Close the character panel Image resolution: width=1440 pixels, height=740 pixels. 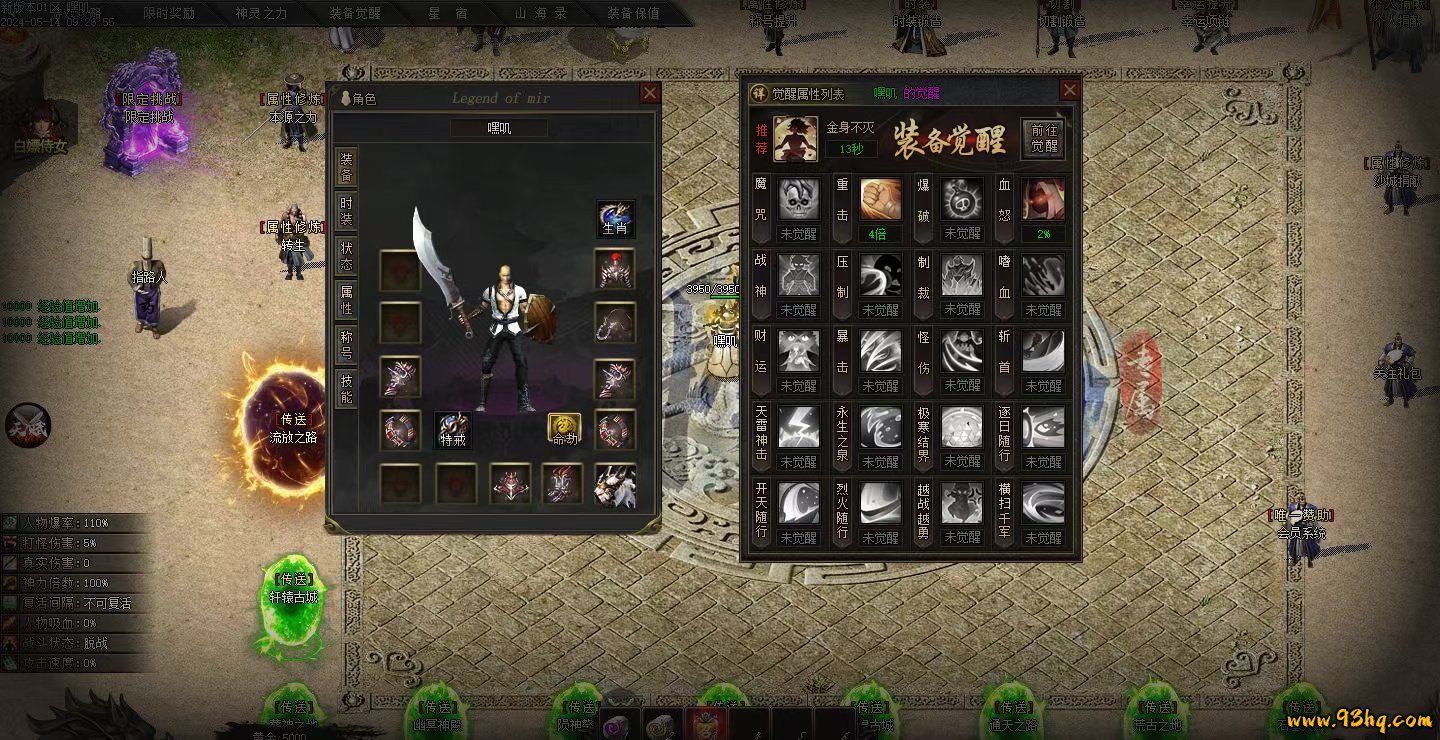pos(650,94)
